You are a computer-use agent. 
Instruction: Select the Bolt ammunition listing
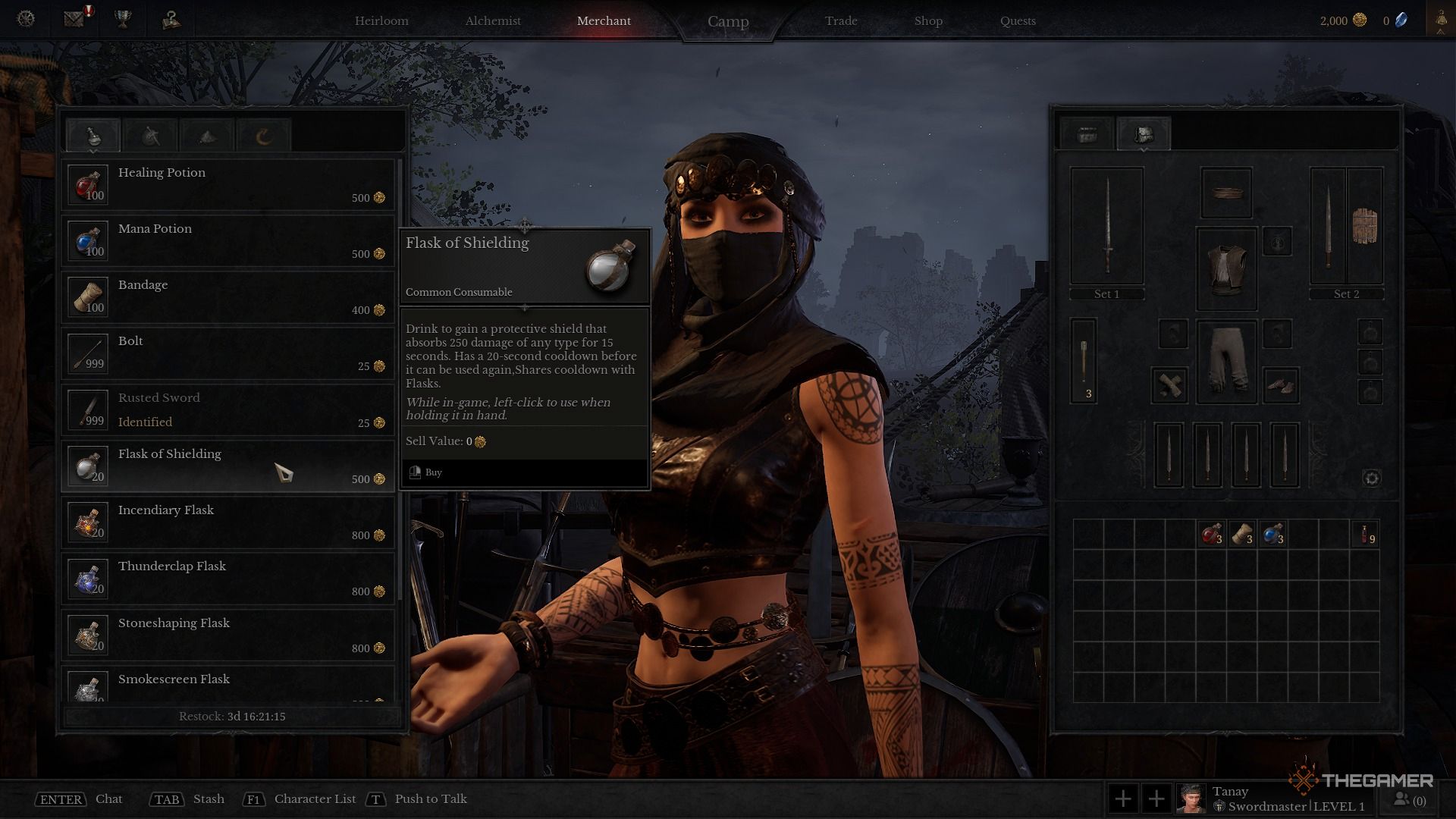click(x=227, y=353)
